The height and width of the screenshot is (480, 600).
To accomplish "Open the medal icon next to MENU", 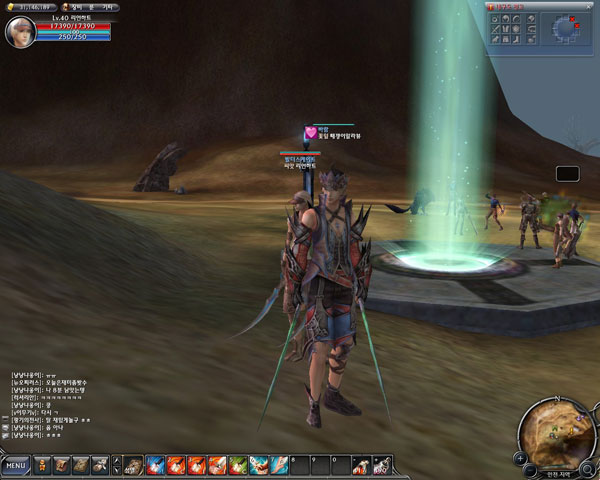I will [x=41, y=465].
